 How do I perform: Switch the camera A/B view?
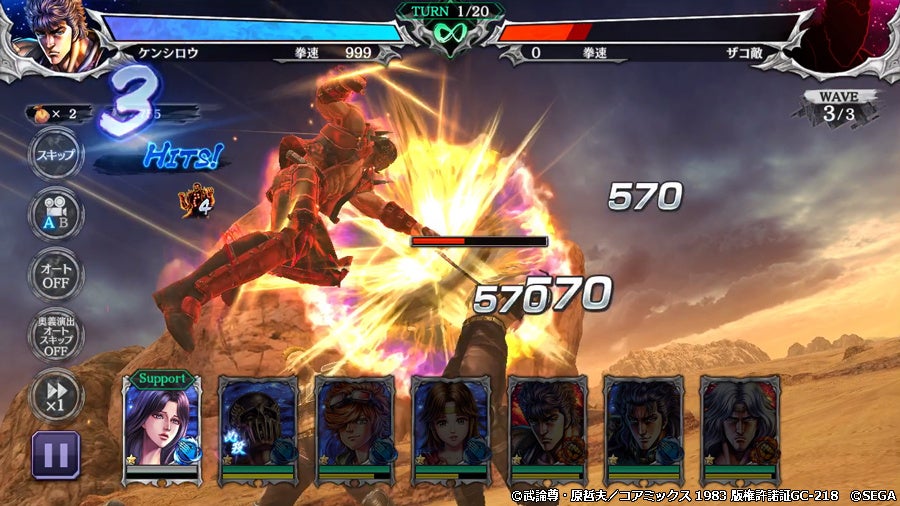click(55, 213)
